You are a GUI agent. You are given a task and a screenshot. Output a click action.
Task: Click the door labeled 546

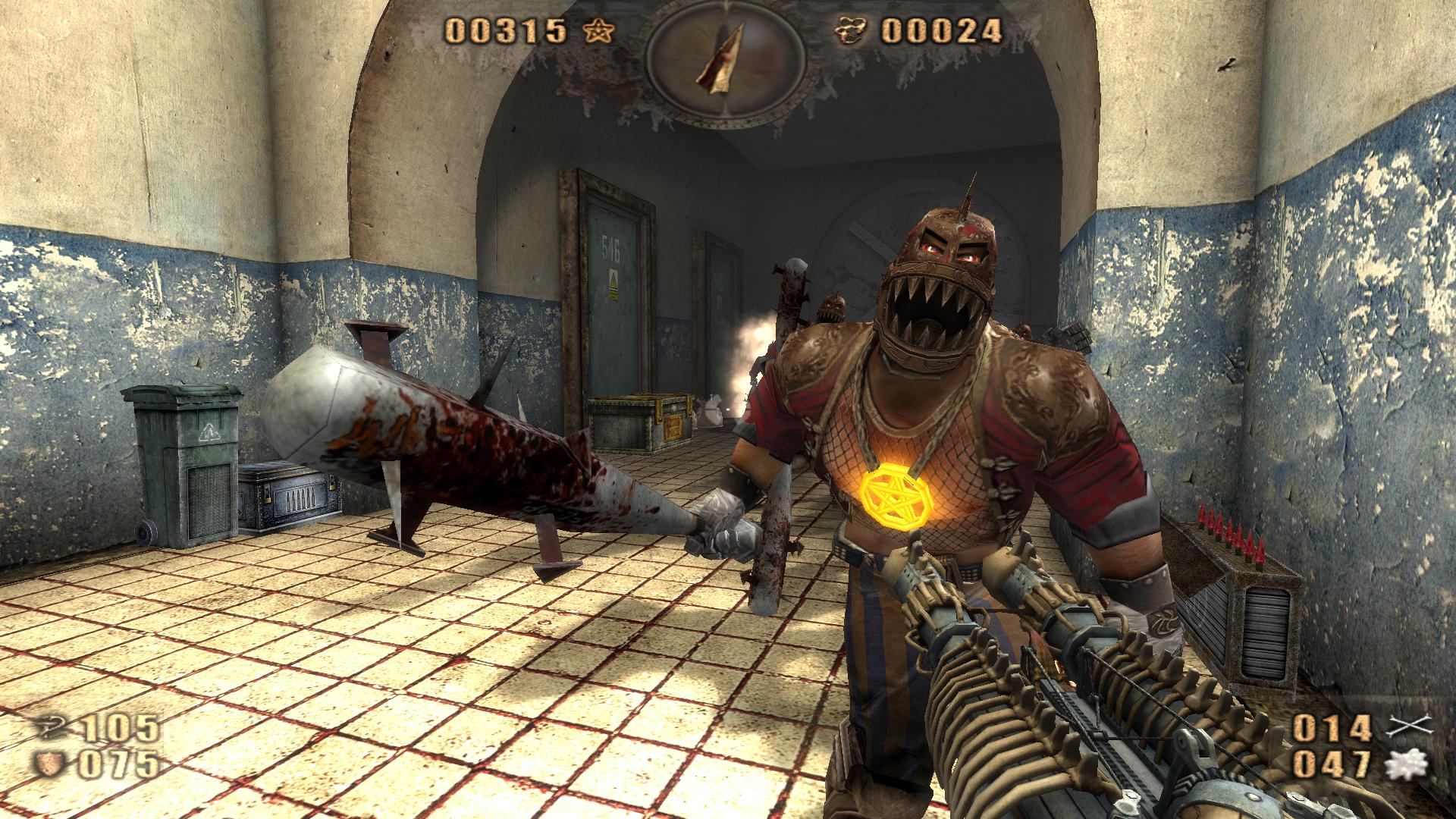tap(613, 288)
